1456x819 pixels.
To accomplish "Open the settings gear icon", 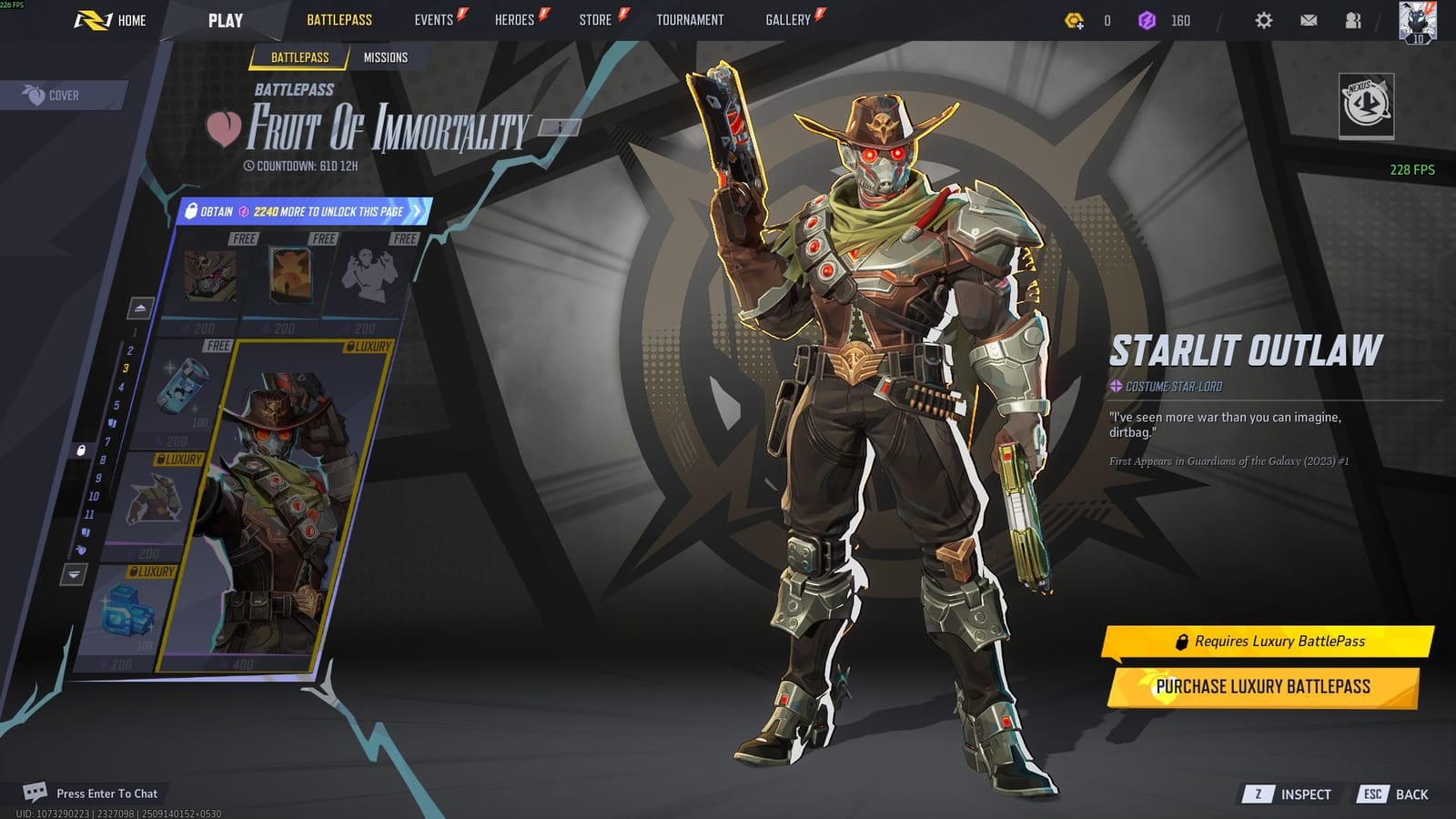I will click(x=1263, y=19).
